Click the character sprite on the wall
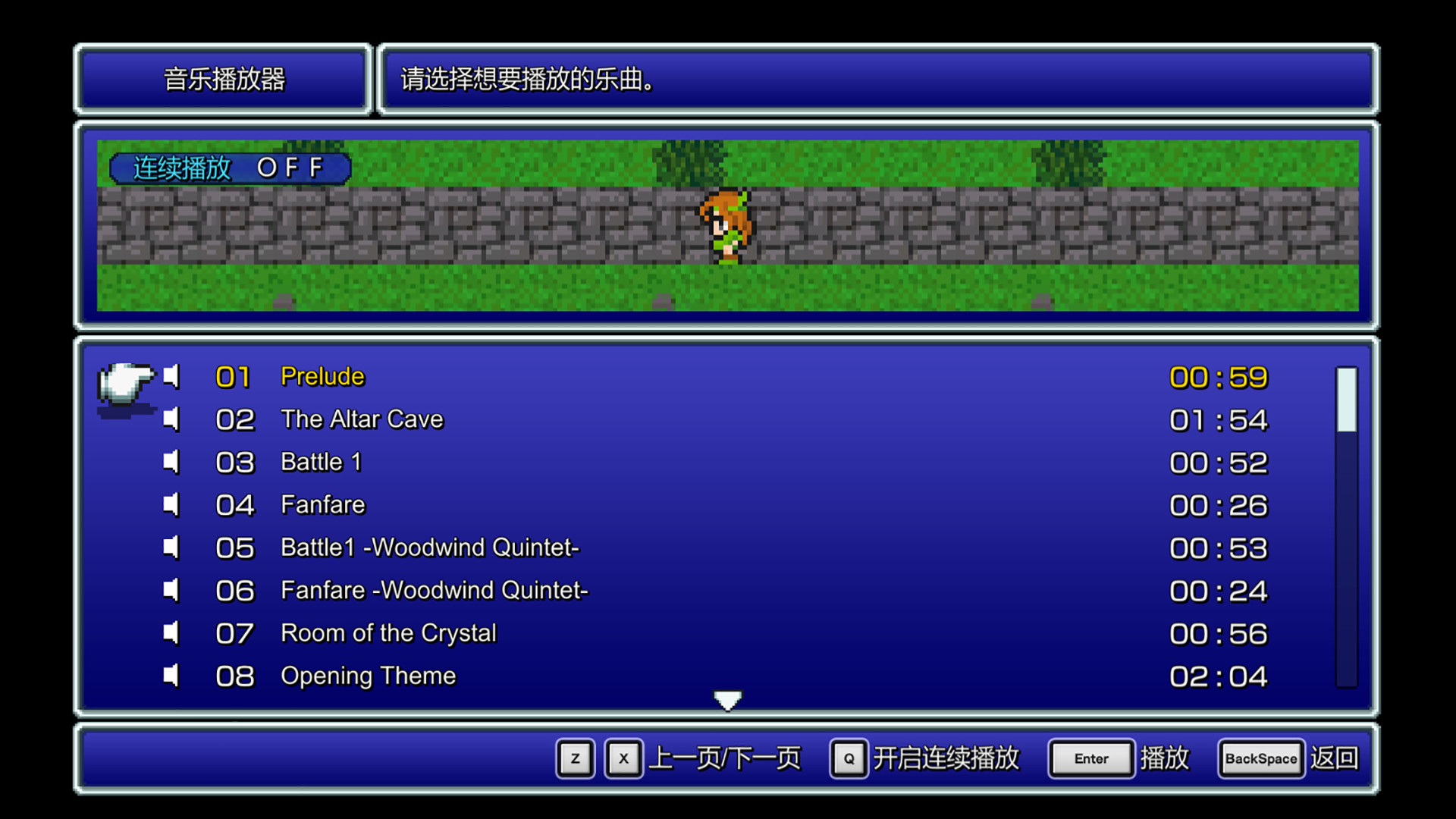Screen dimensions: 1456x819 pos(726,224)
